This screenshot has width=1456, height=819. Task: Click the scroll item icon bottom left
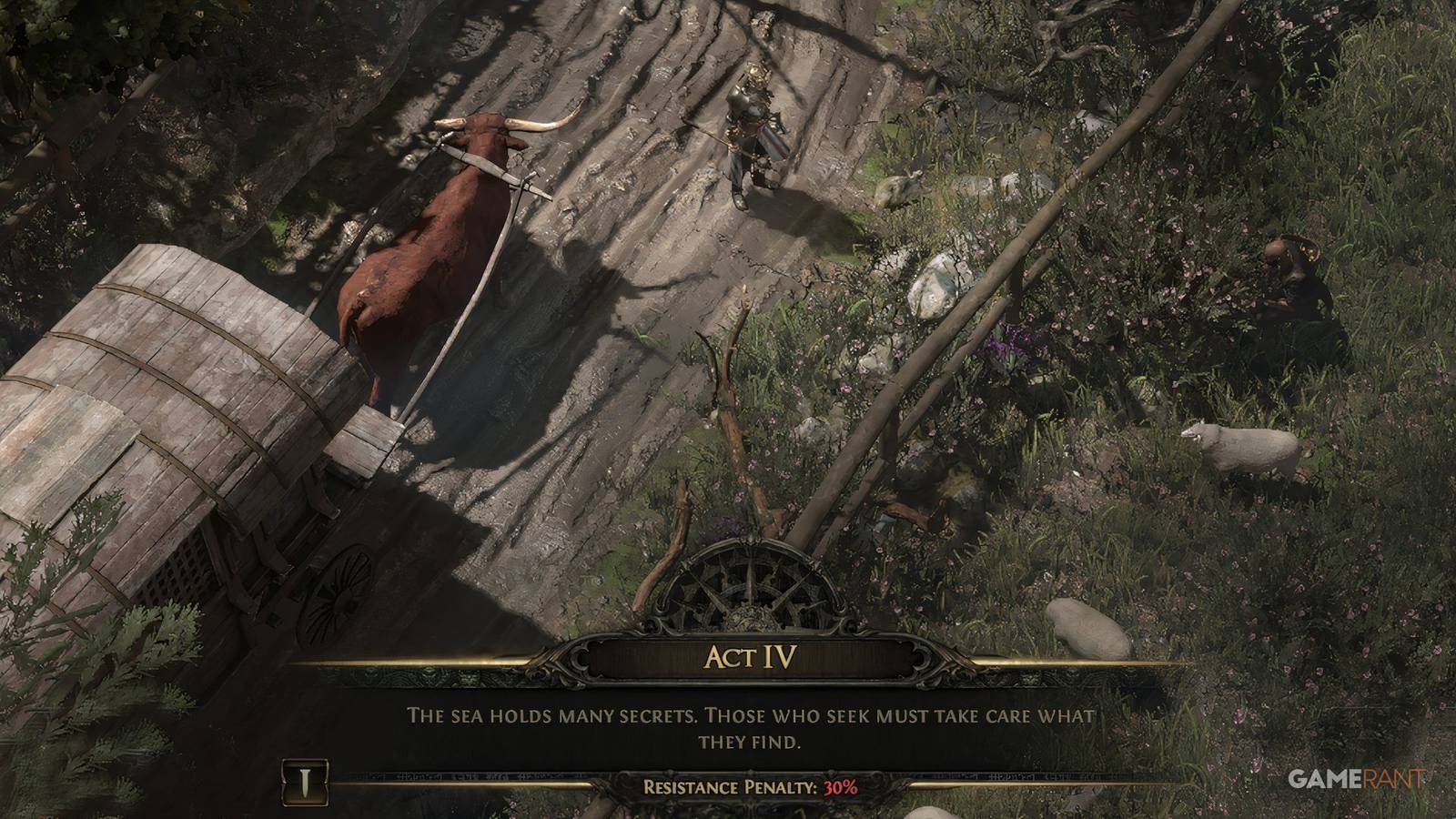coord(304,781)
